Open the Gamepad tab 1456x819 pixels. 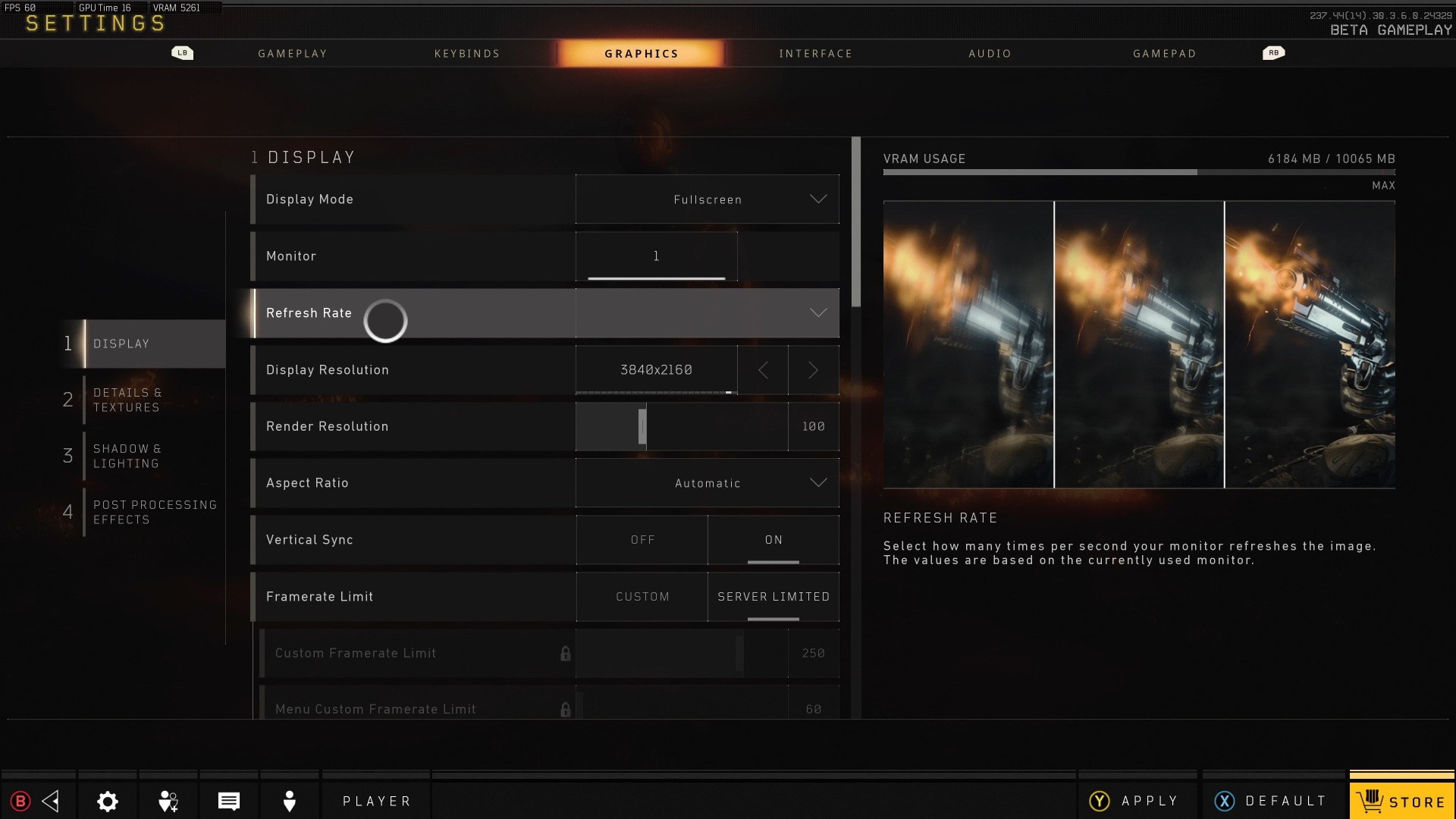click(x=1164, y=54)
